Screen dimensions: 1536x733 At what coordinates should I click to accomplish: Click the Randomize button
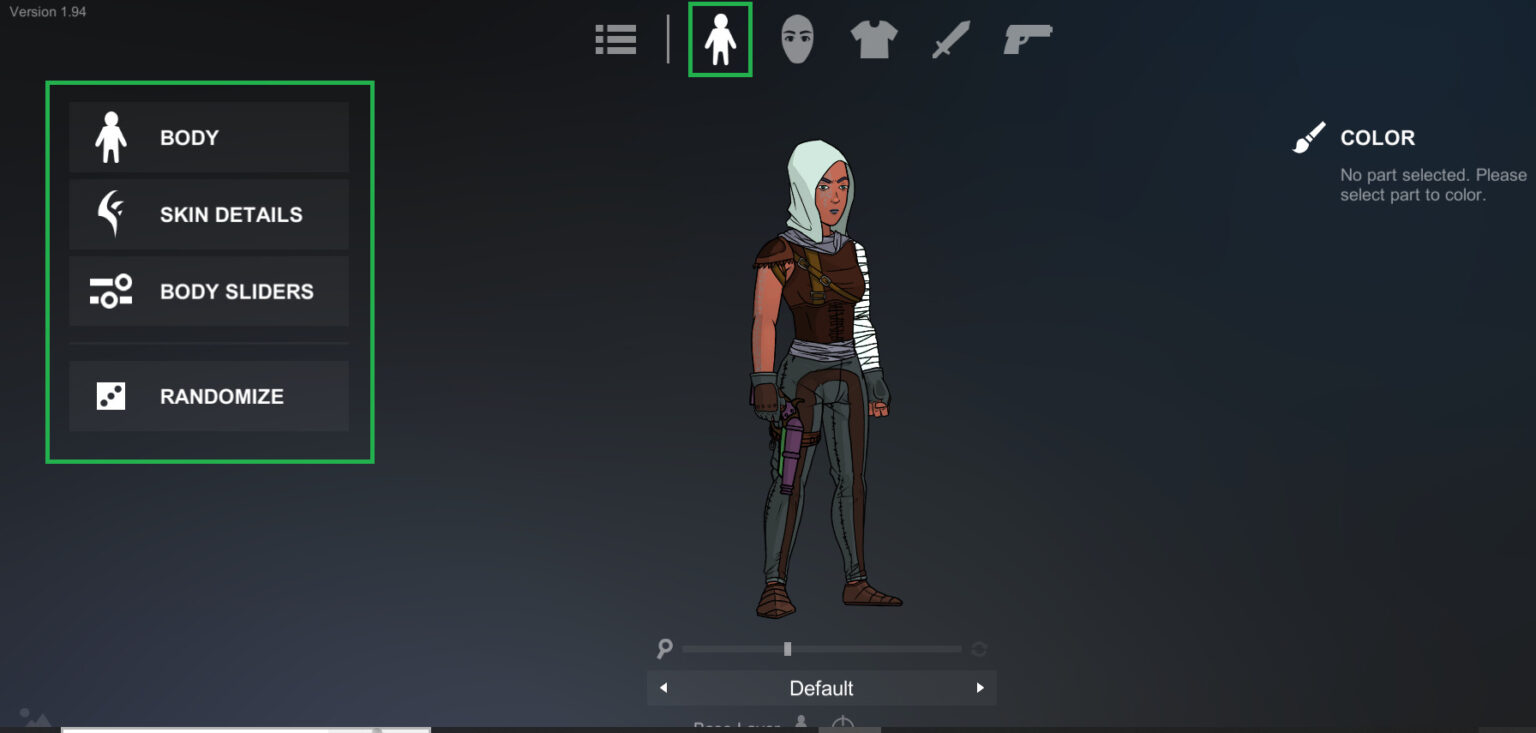(208, 396)
